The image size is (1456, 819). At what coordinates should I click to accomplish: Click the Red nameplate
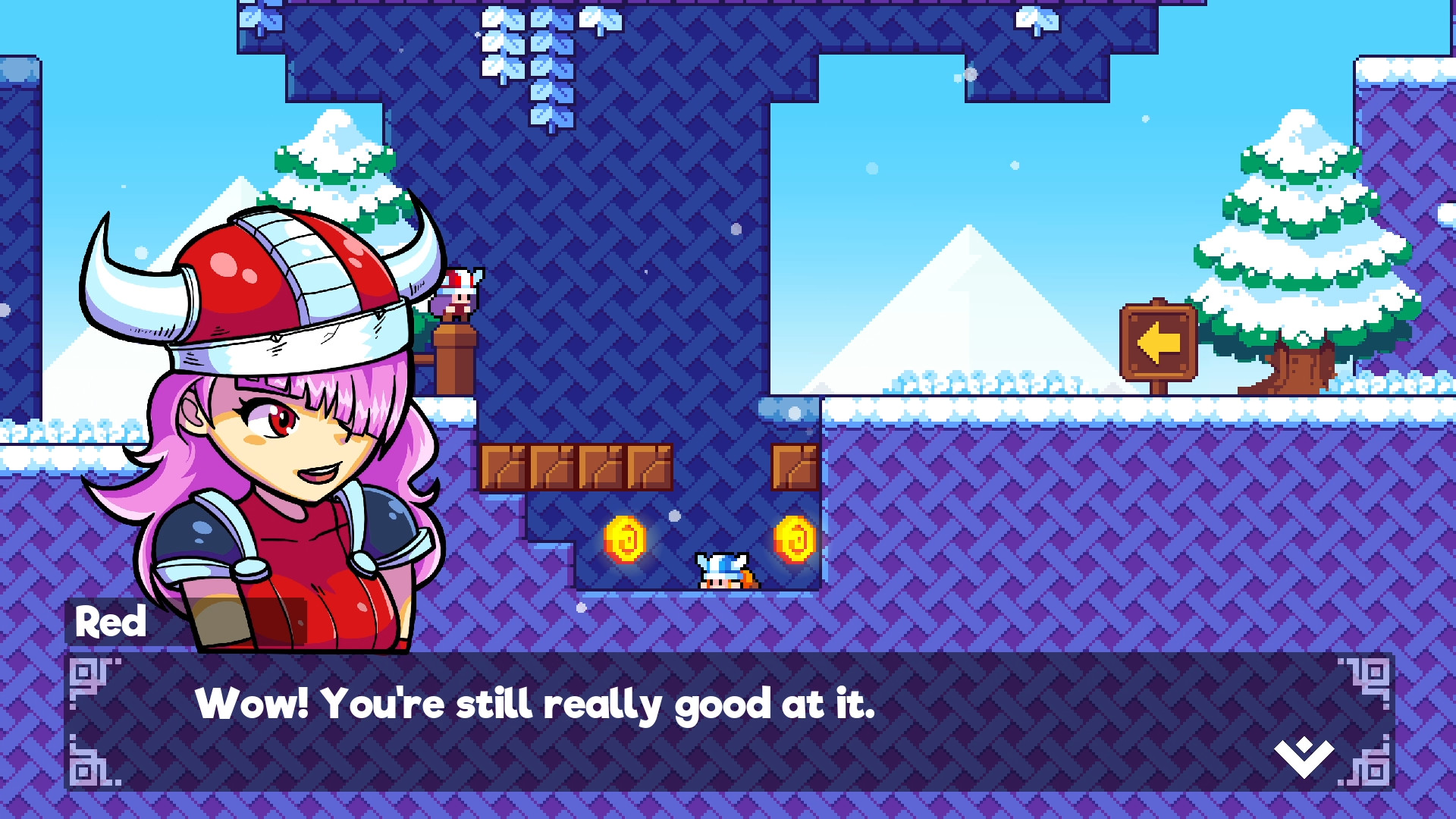111,622
